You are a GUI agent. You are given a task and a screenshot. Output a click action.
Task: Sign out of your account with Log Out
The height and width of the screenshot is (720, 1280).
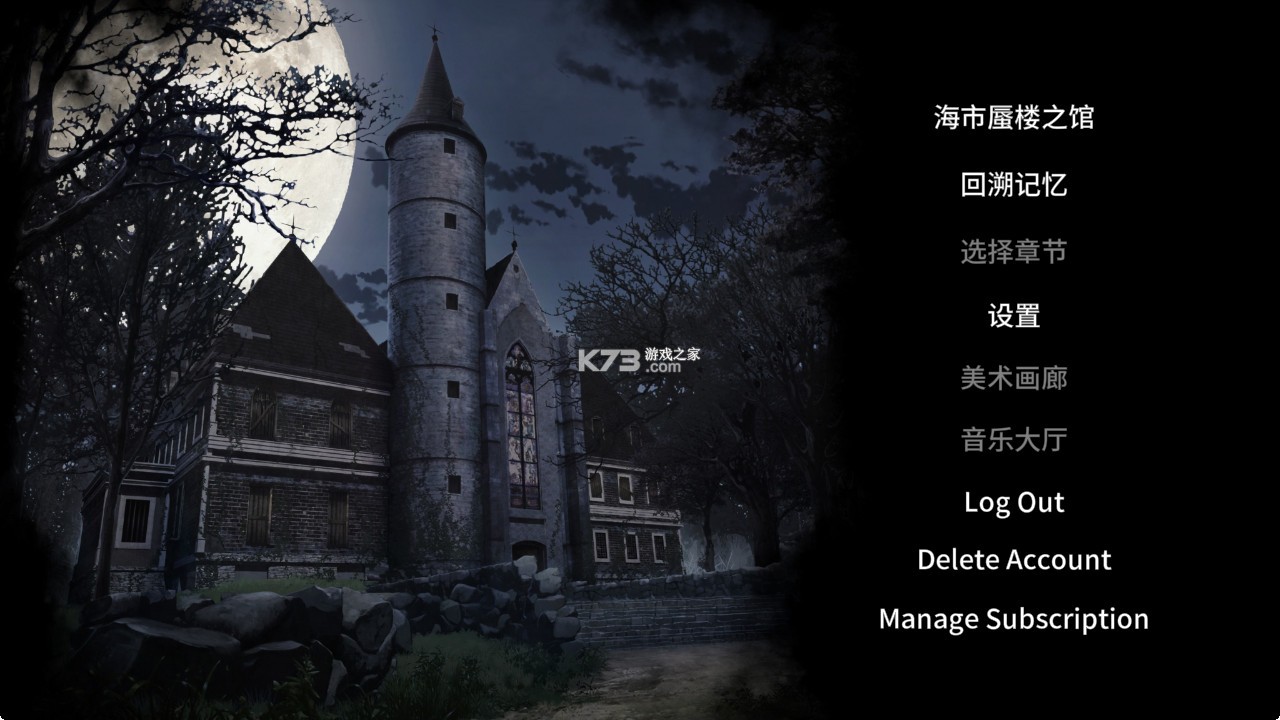1014,502
